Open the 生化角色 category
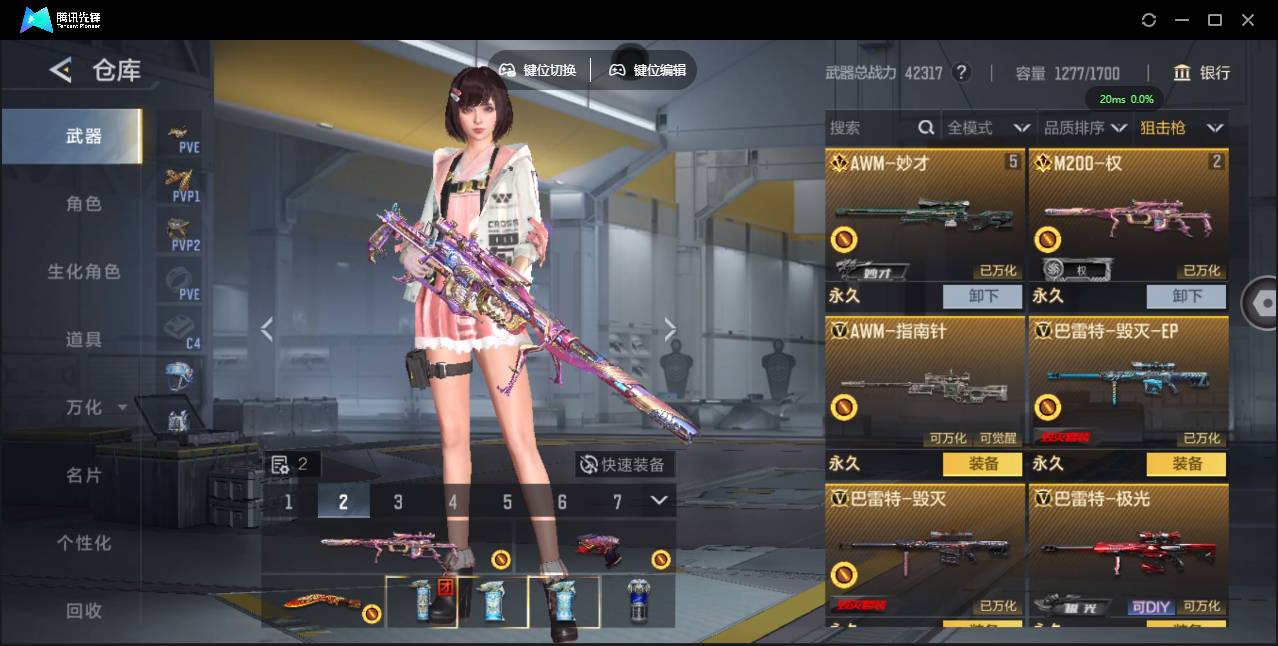 coord(84,272)
